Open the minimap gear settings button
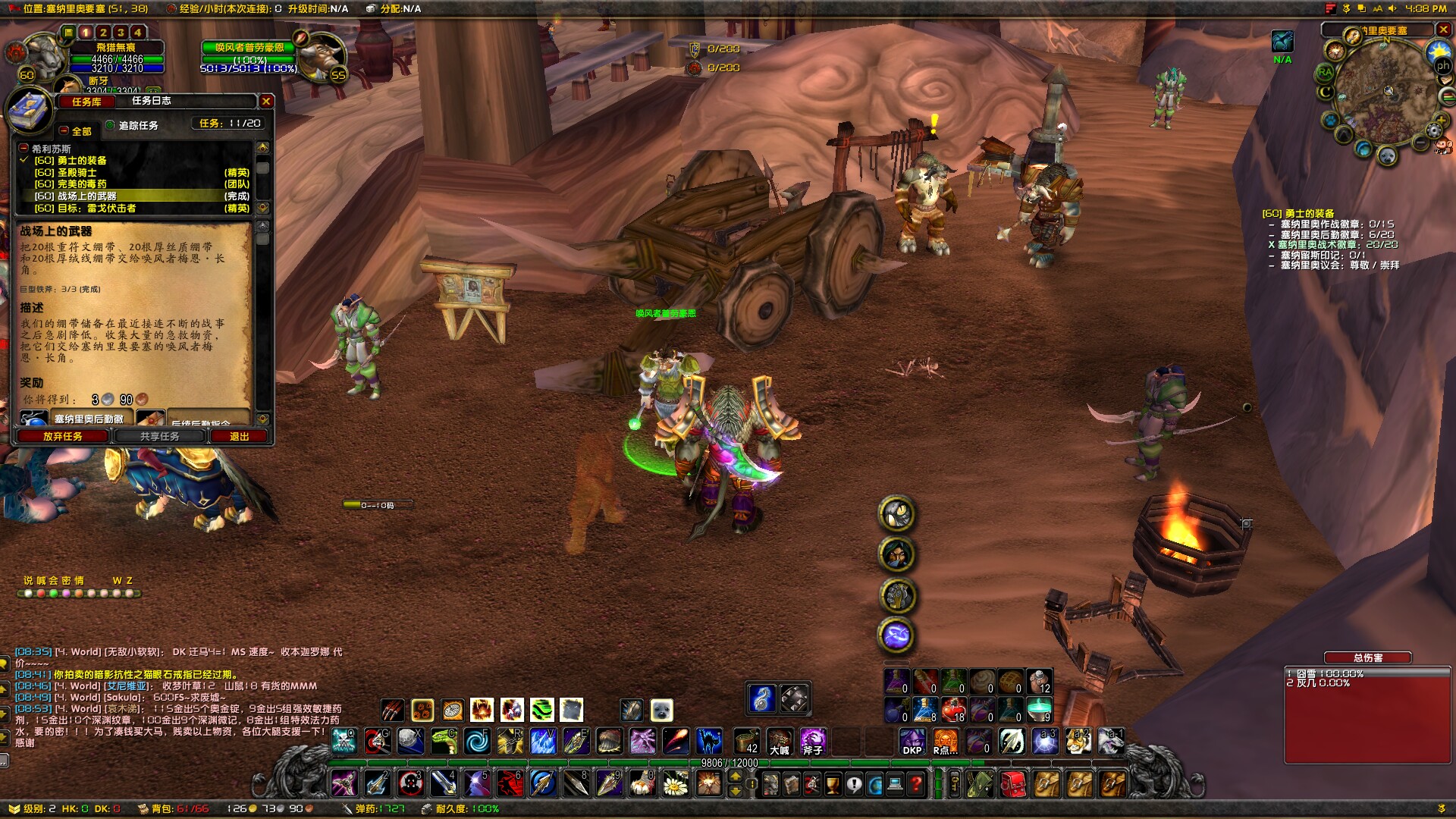This screenshot has height=819, width=1456. 1433,130
